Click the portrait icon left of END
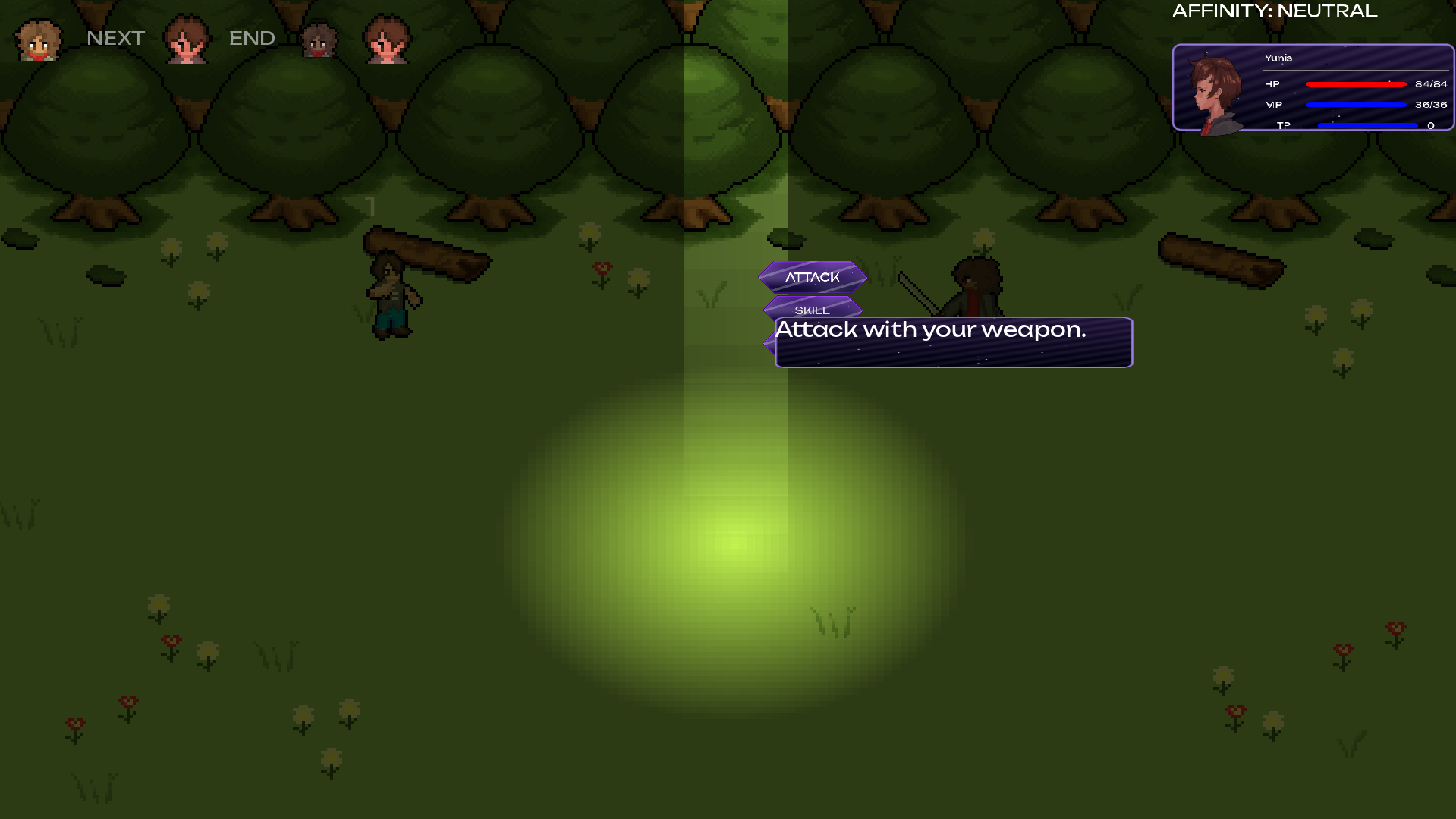This screenshot has height=819, width=1456. [187, 39]
